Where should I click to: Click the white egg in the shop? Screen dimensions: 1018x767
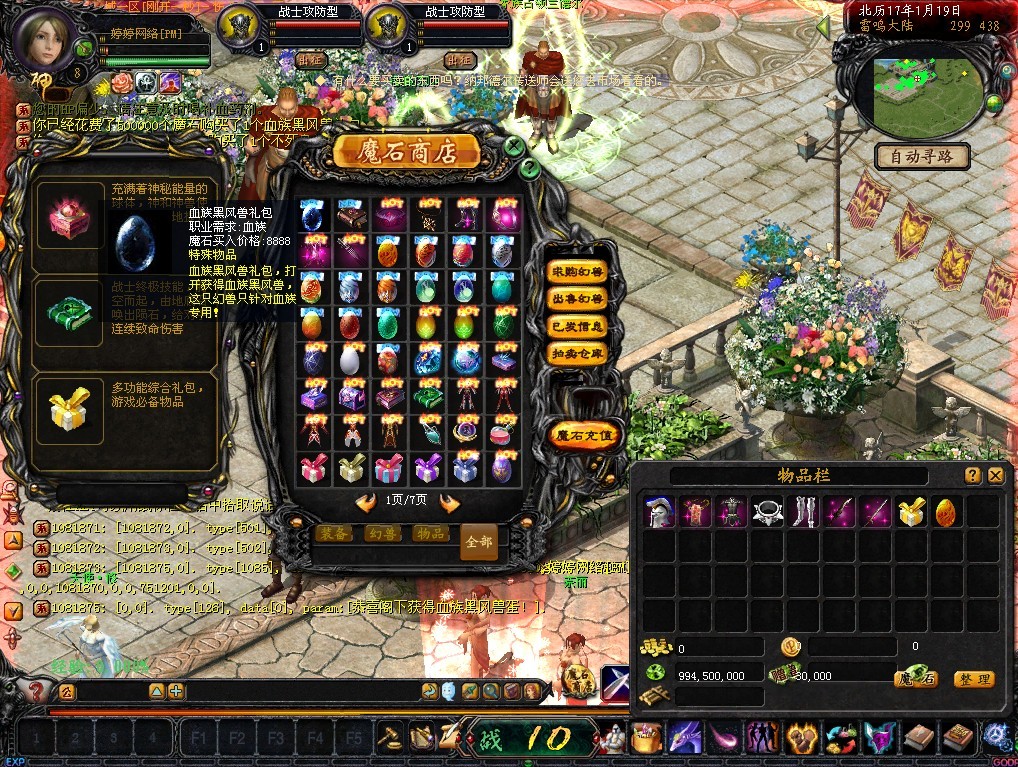point(349,360)
